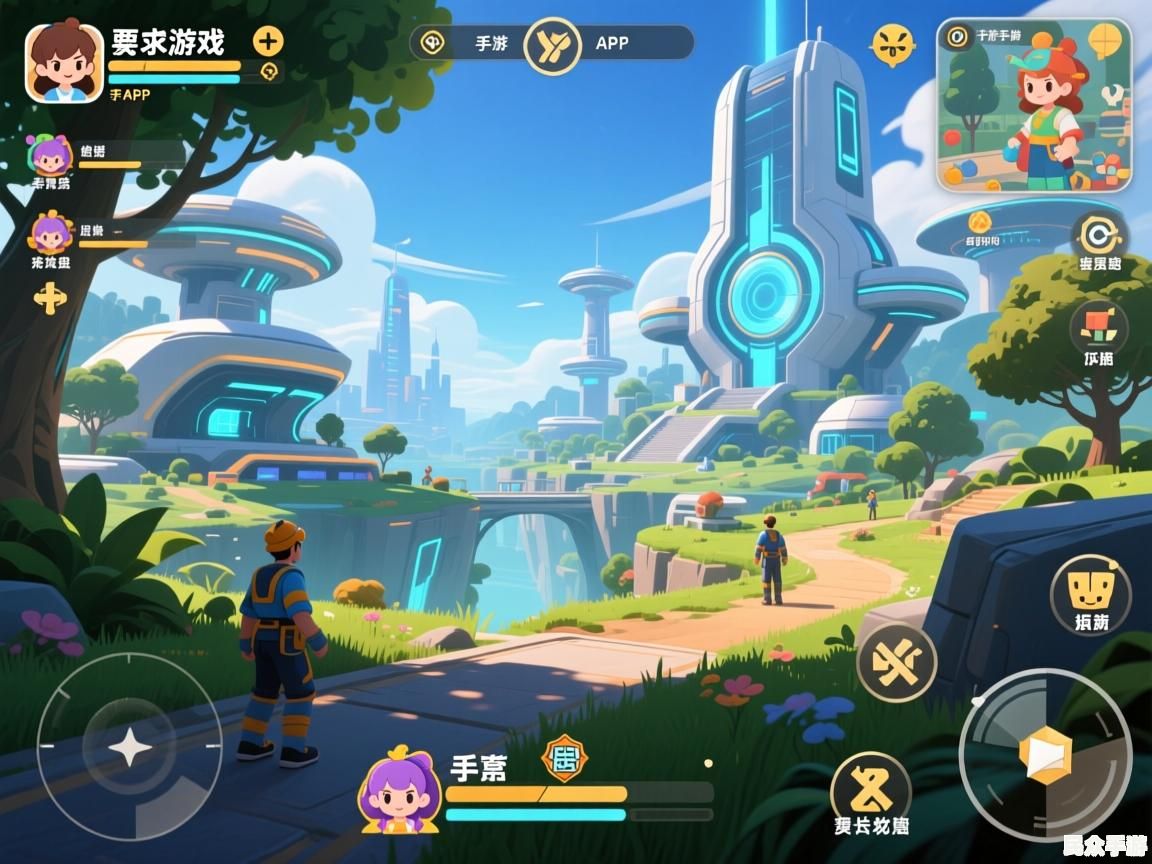Tap the yellow face button labeled 振筋

tap(1090, 591)
